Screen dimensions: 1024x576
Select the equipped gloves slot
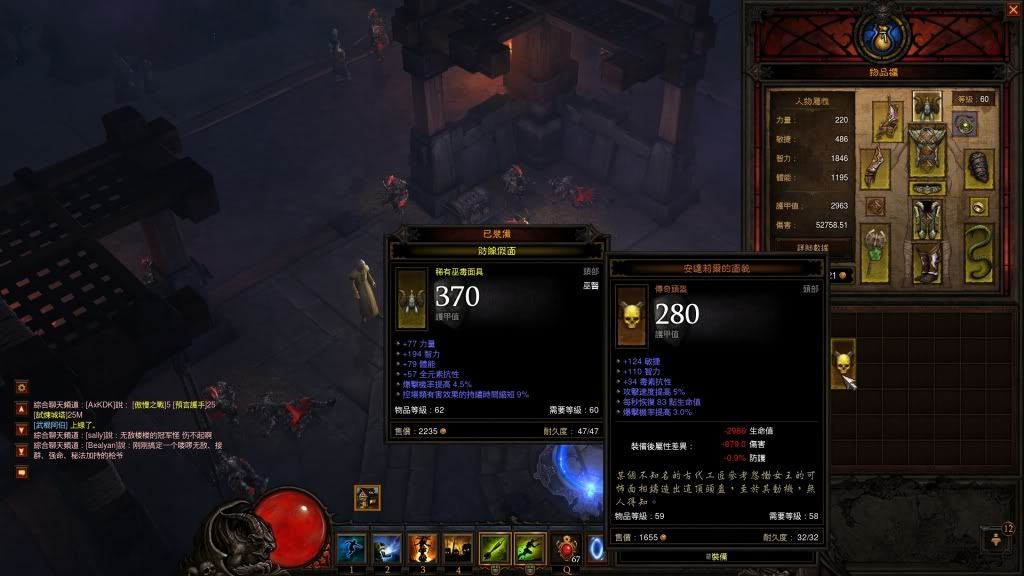(876, 166)
